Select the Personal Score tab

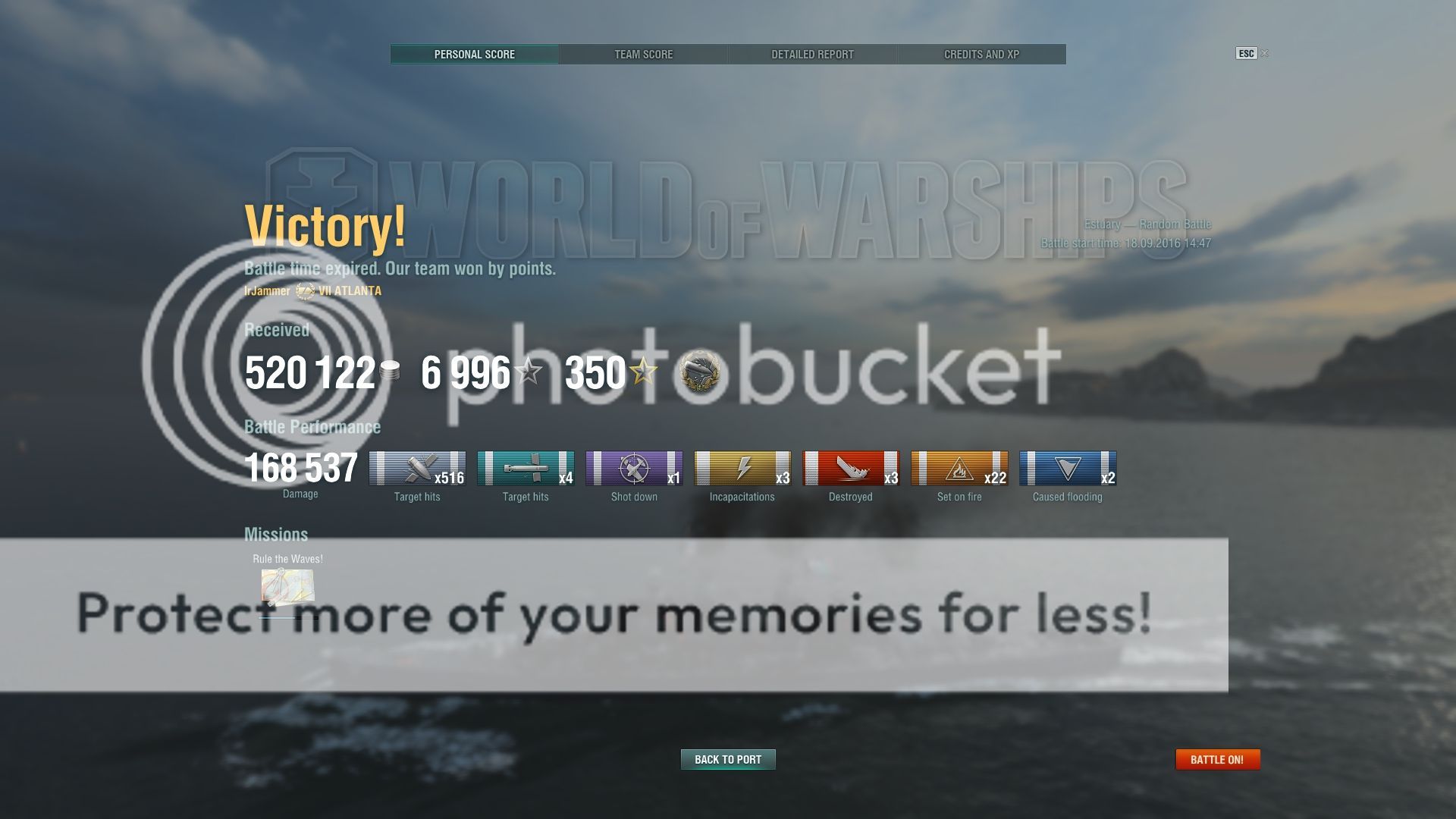pyautogui.click(x=474, y=54)
